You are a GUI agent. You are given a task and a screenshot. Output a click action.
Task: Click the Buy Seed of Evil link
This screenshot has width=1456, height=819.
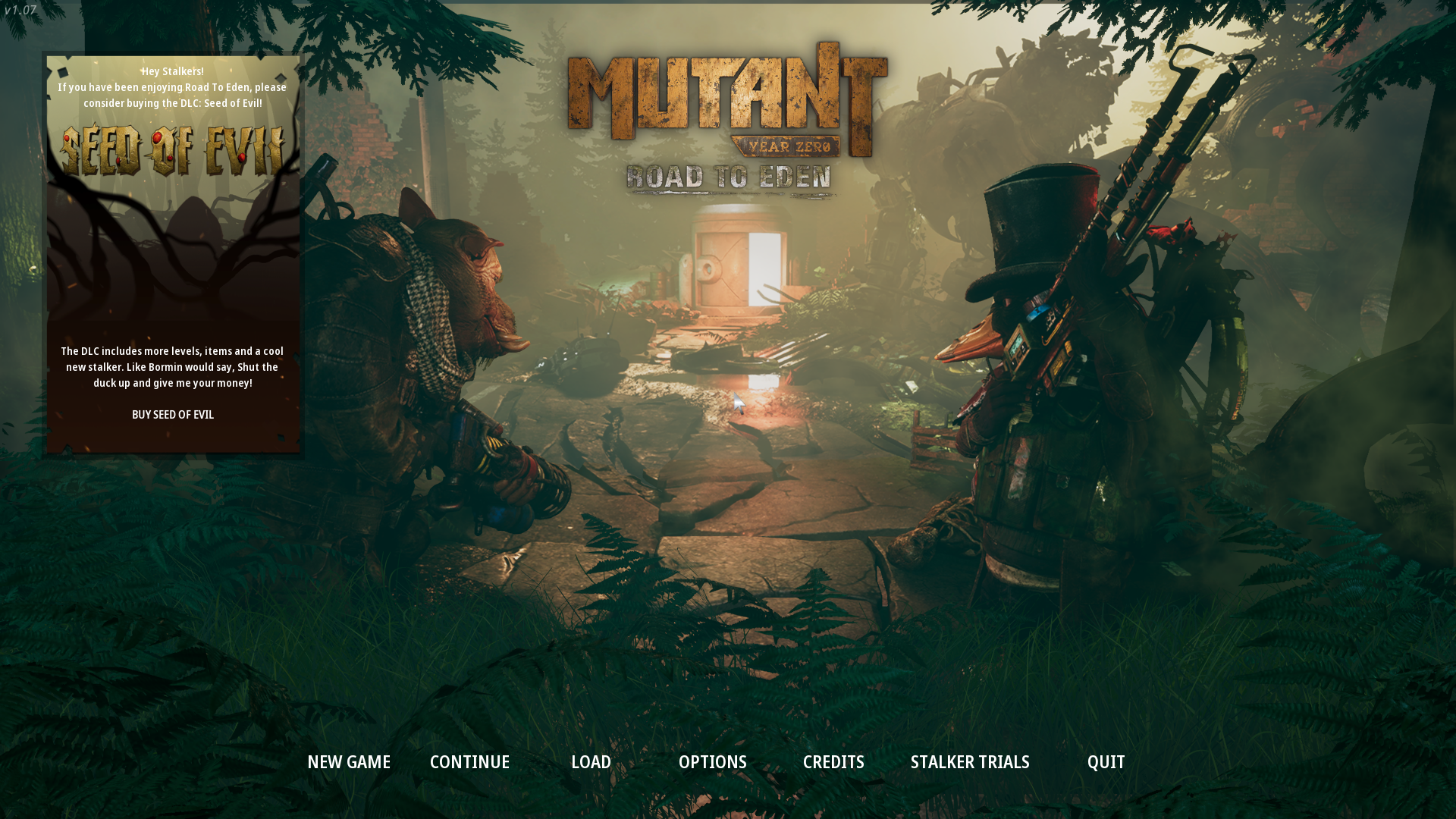[x=173, y=415]
